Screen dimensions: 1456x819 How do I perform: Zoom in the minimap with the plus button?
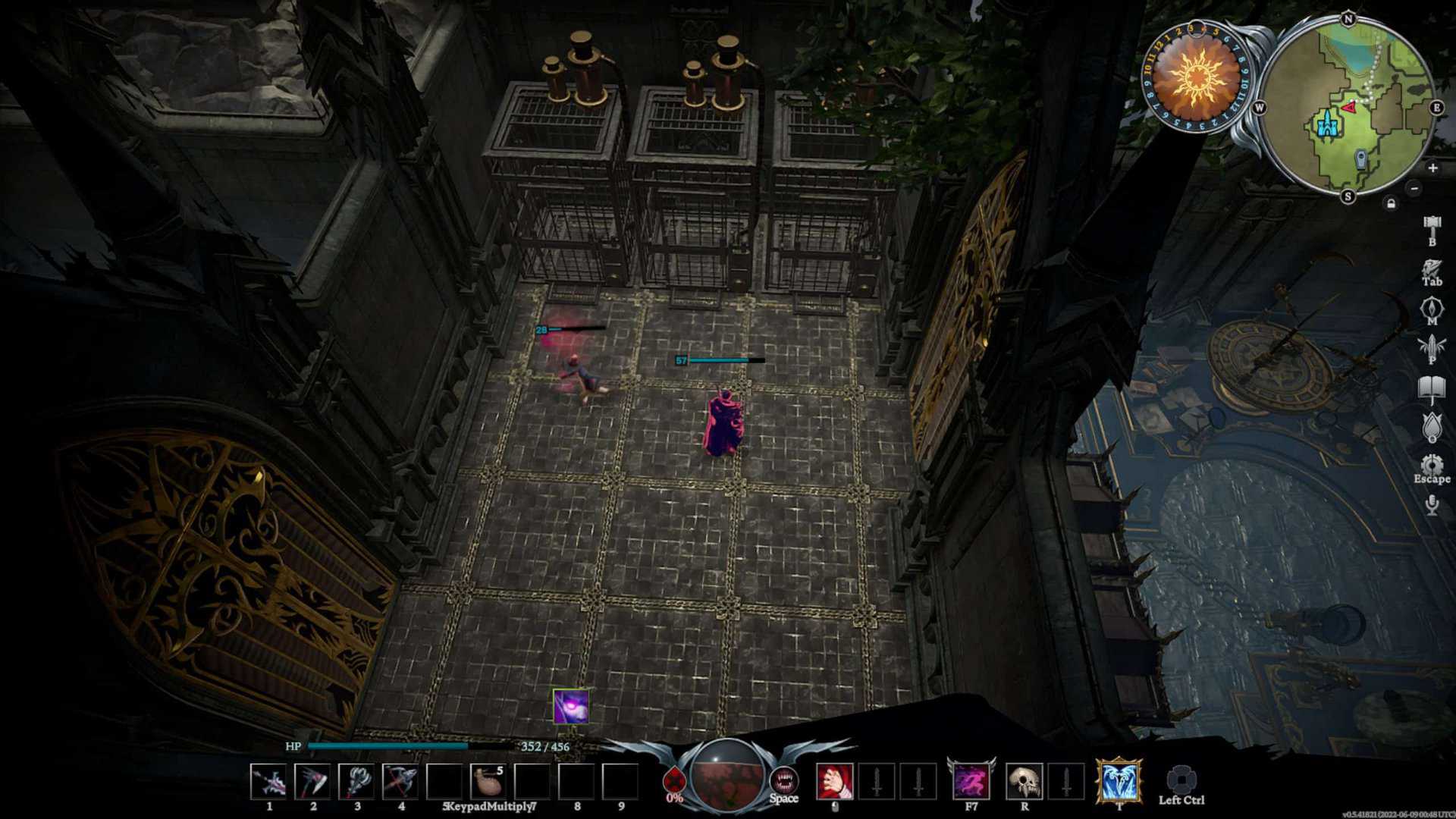(1433, 168)
